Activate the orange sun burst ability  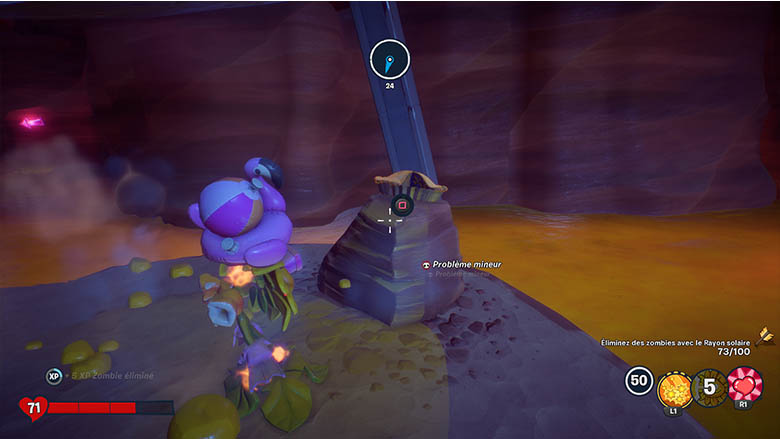click(675, 387)
